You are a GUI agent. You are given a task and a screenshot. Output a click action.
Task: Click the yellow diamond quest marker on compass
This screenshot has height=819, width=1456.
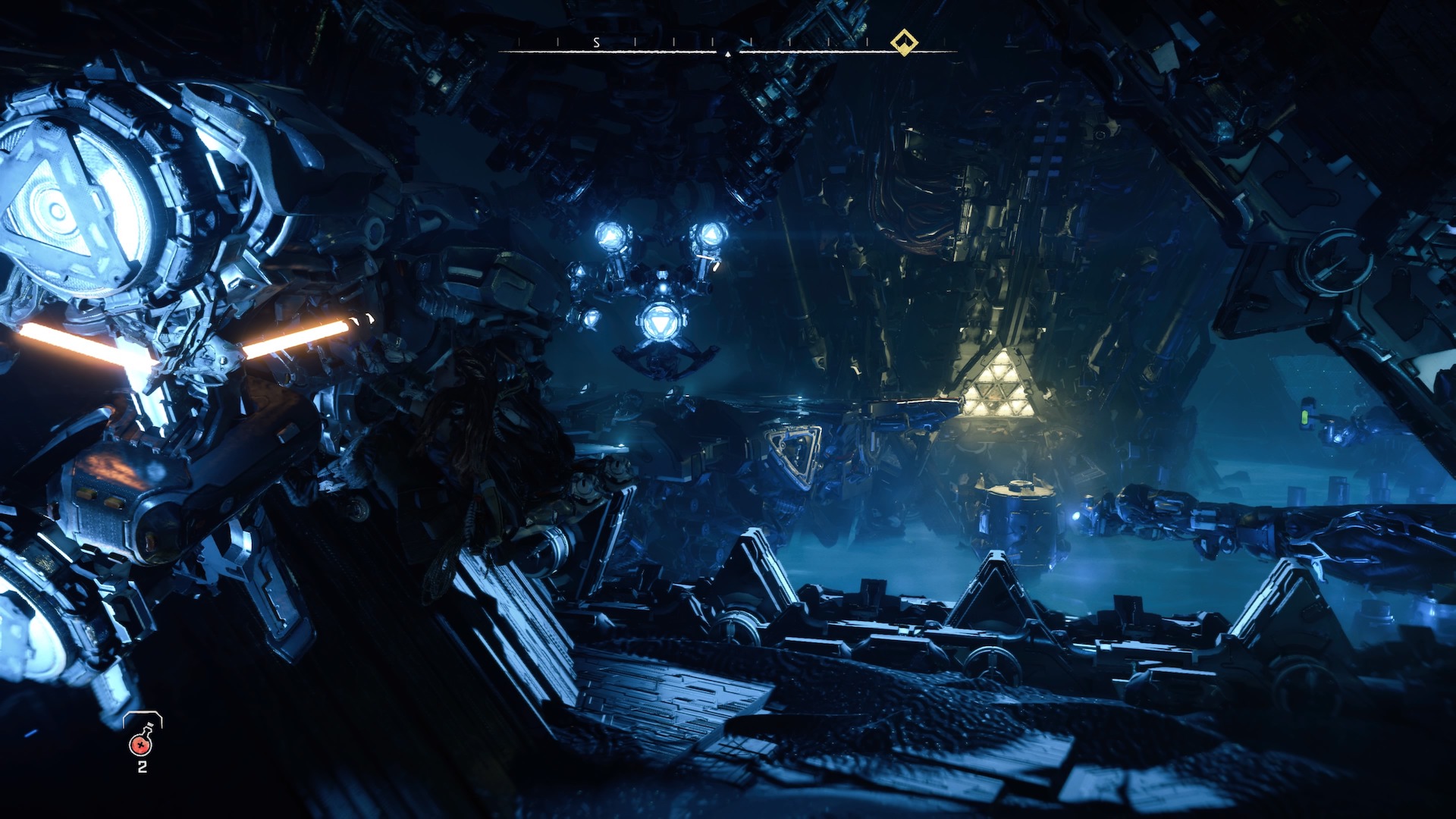point(903,42)
